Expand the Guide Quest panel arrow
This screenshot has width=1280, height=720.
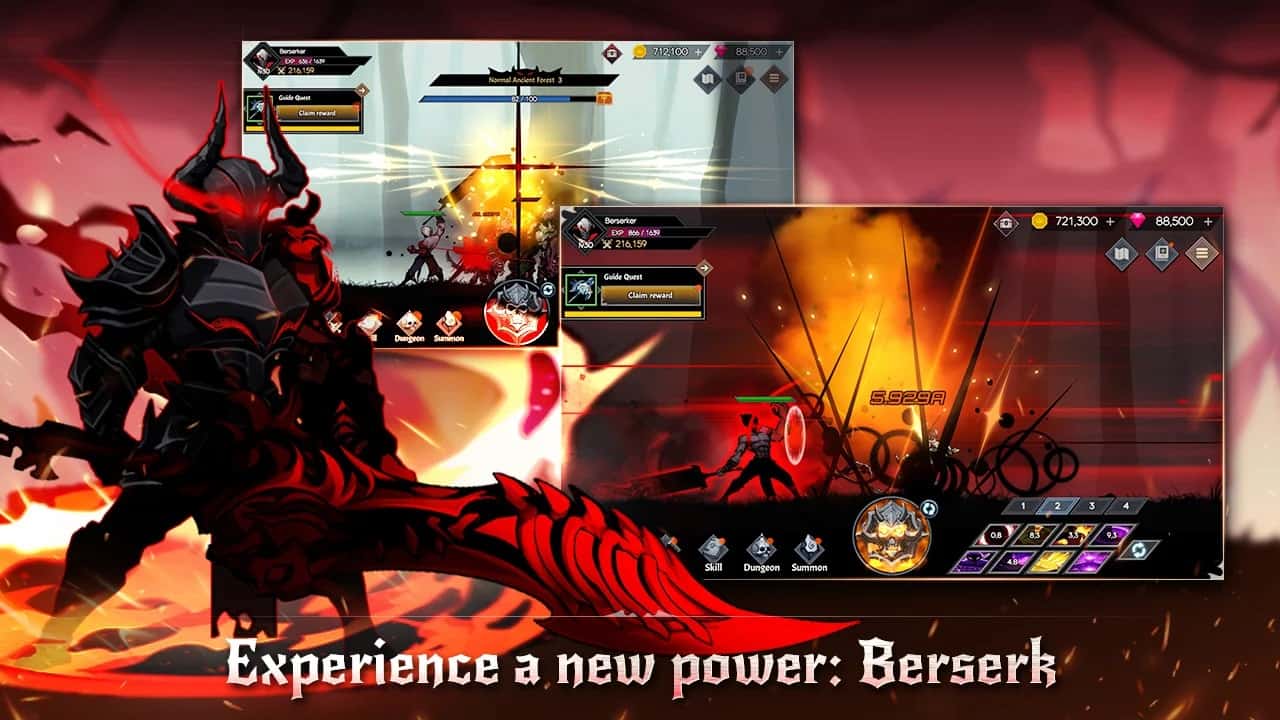point(703,266)
